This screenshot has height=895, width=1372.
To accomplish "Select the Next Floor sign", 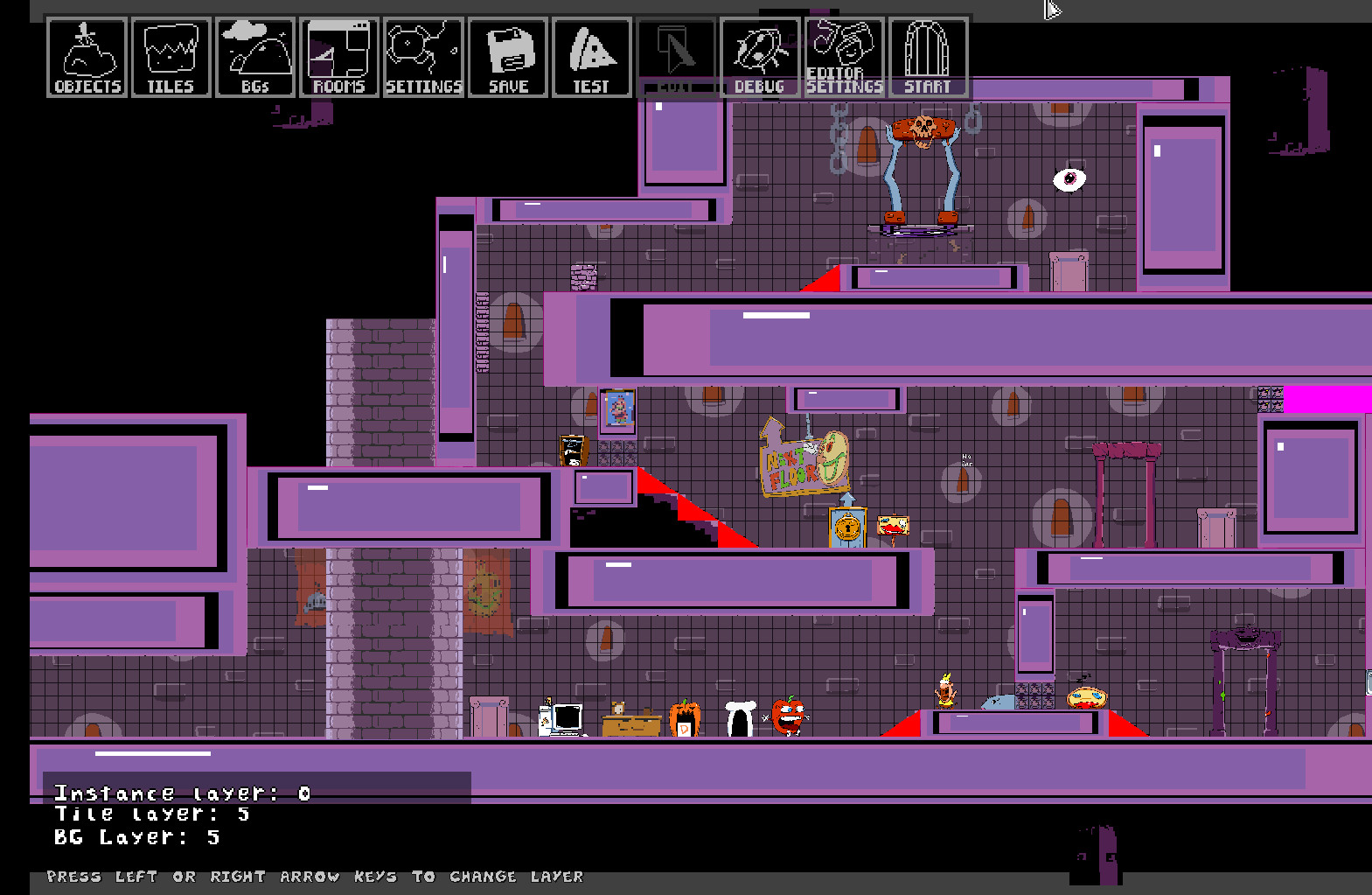I will click(802, 459).
